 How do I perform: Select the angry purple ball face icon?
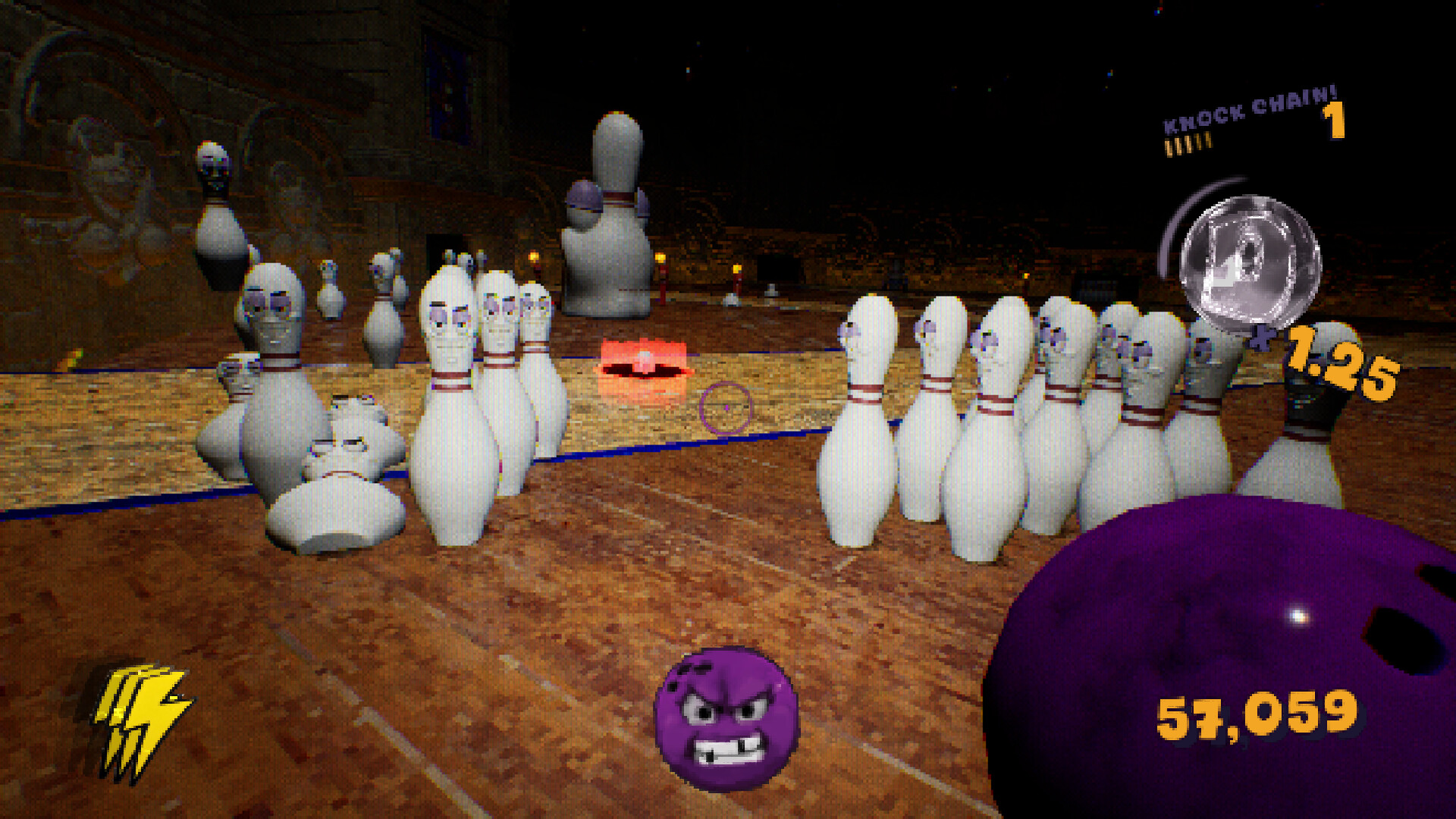(x=726, y=718)
